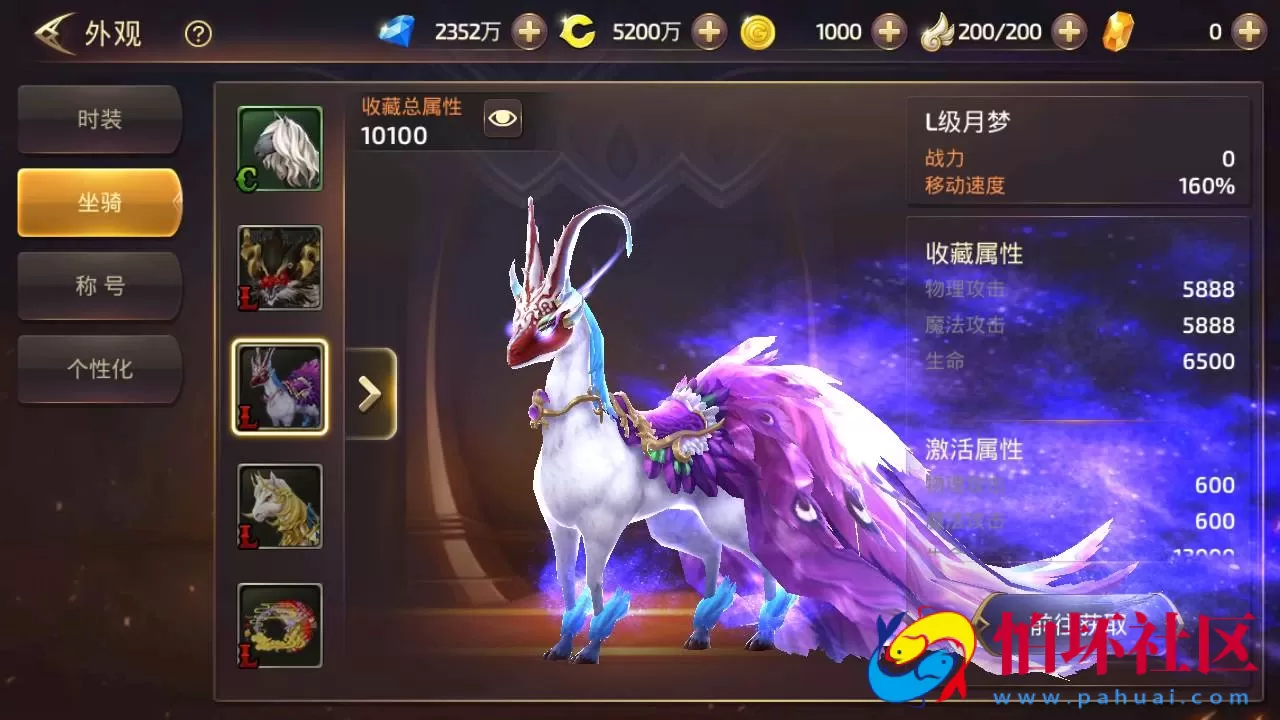Click the diamond currency plus icon
1280x720 pixels.
(527, 31)
